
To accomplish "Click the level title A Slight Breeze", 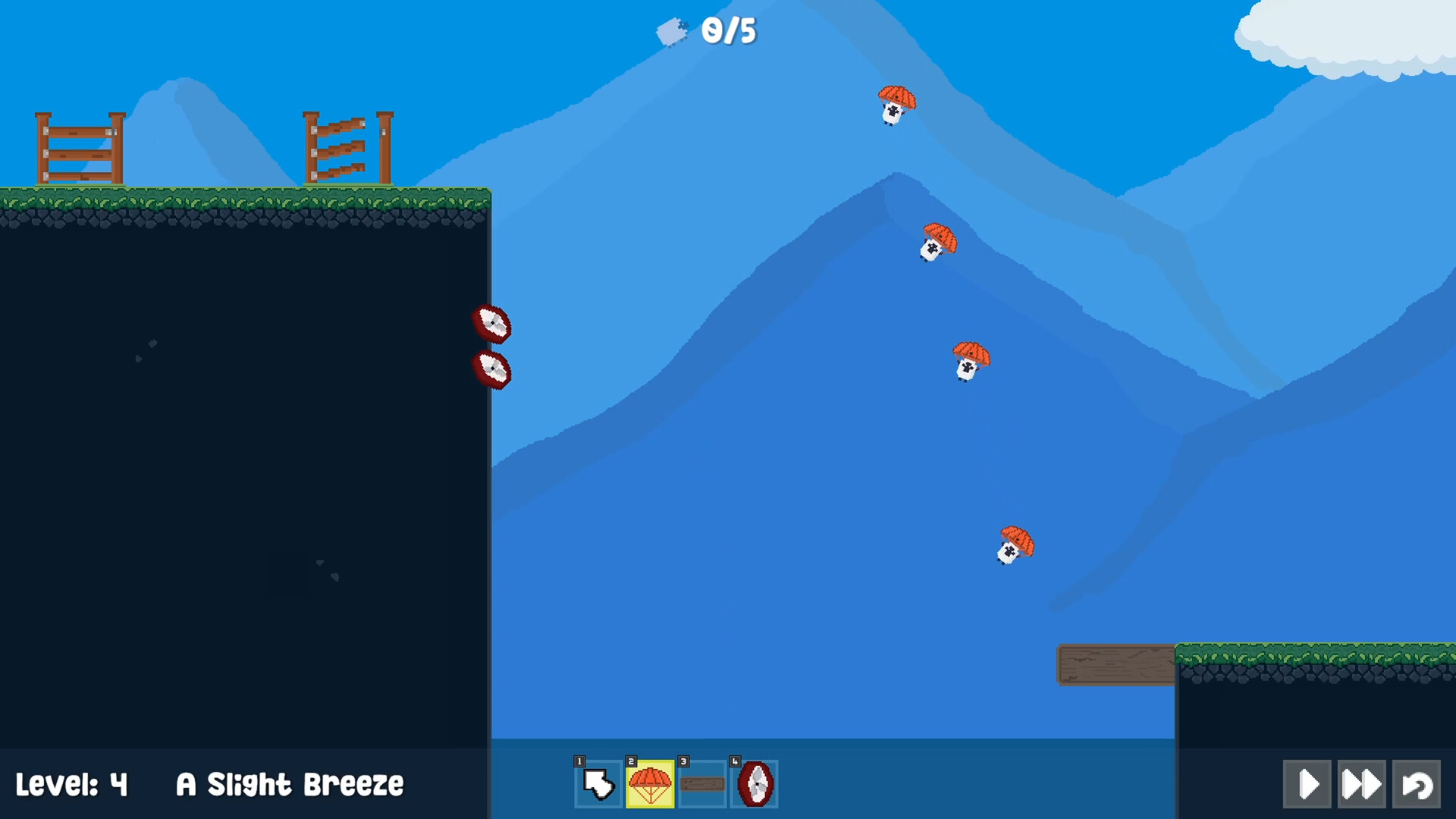I will click(290, 785).
